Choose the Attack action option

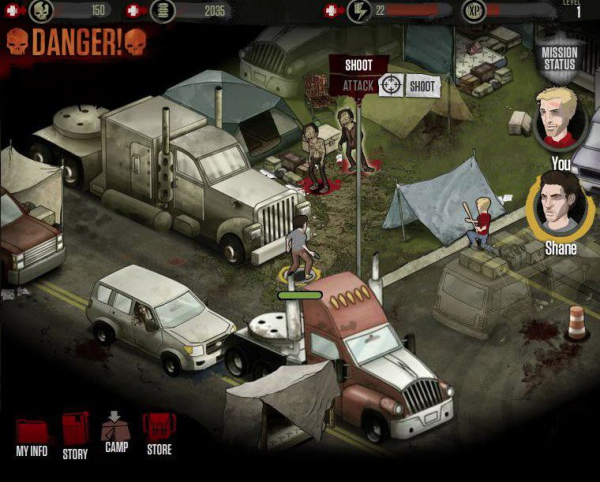(358, 86)
